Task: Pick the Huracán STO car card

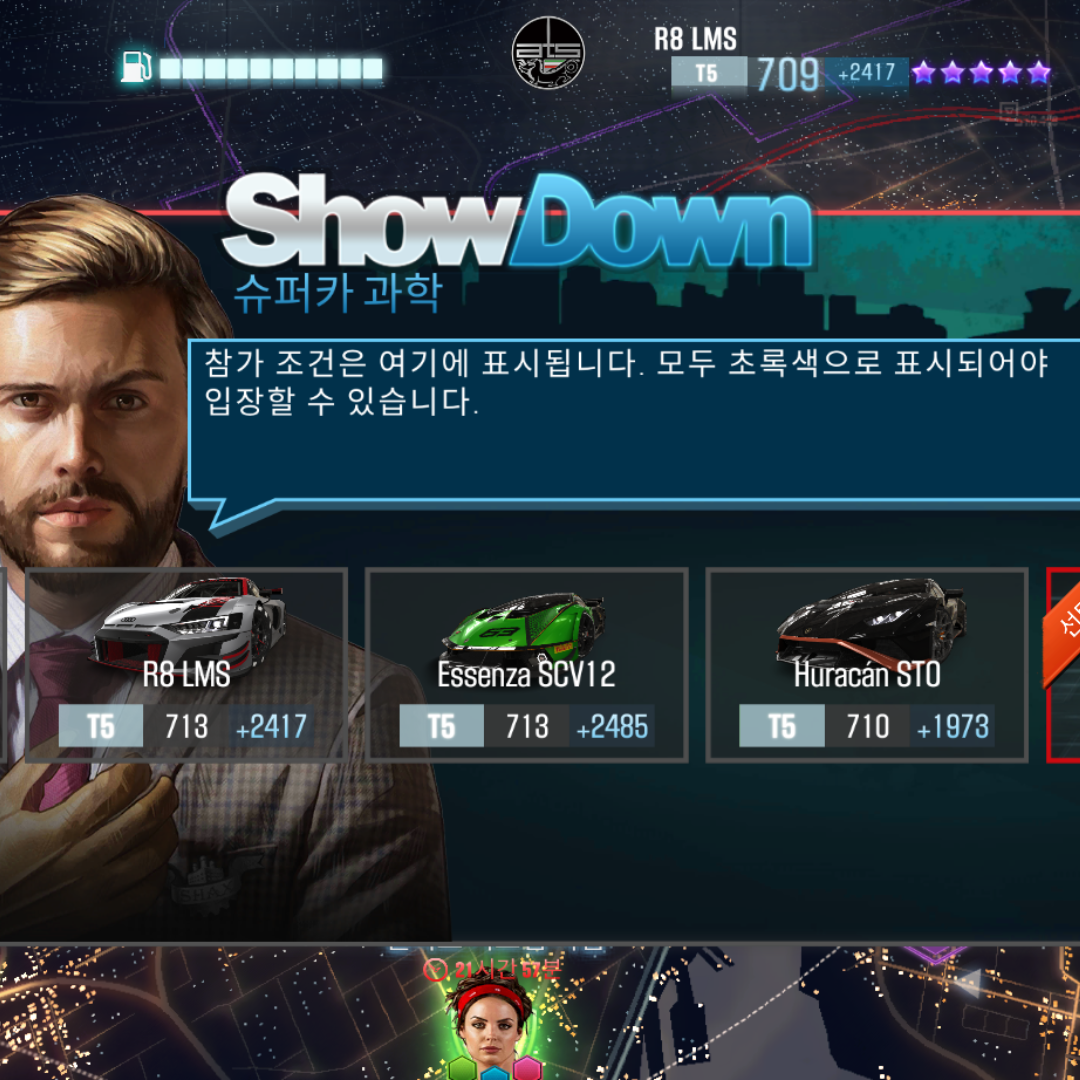Action: point(866,665)
